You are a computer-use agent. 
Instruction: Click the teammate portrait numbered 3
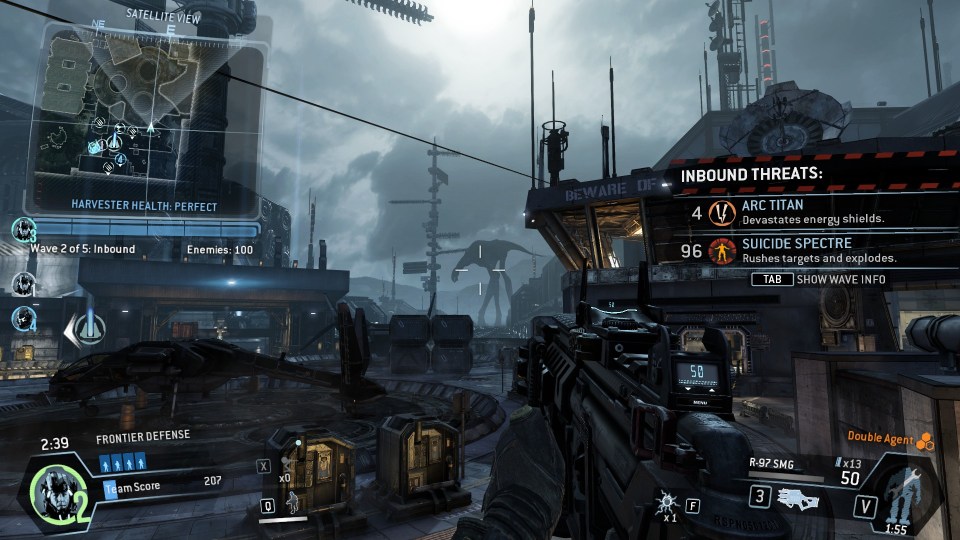tap(22, 230)
